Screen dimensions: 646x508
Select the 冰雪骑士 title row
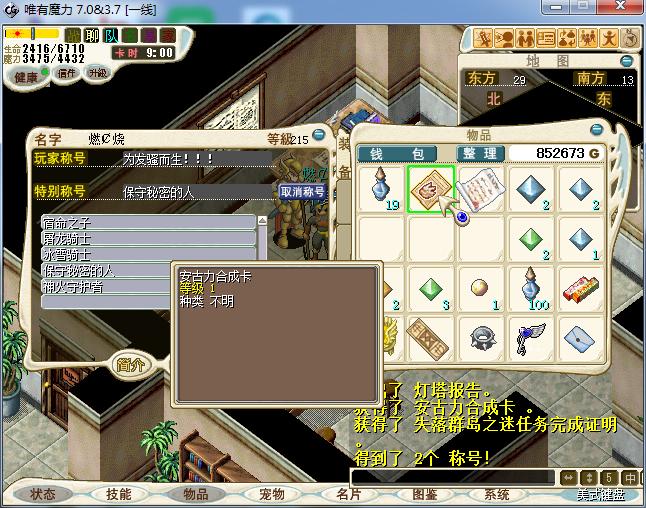[148, 254]
